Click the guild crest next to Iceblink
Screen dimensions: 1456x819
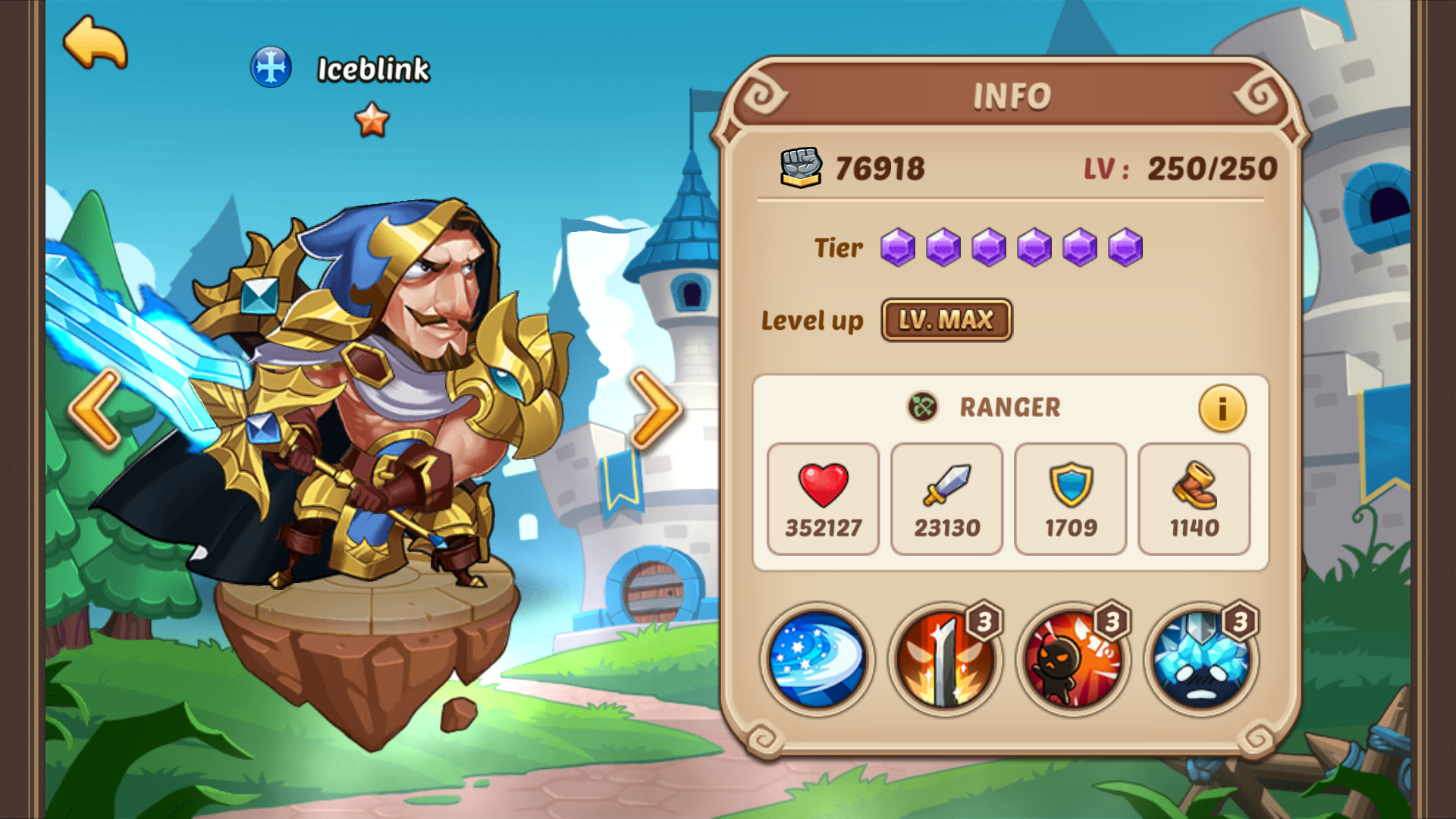[271, 67]
